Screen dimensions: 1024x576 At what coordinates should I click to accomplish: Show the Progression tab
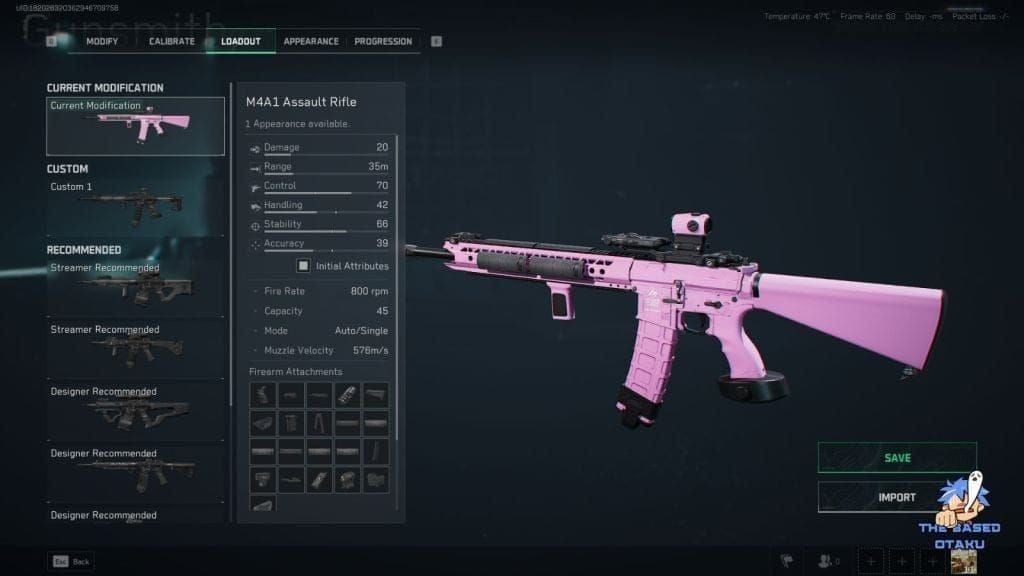click(383, 41)
